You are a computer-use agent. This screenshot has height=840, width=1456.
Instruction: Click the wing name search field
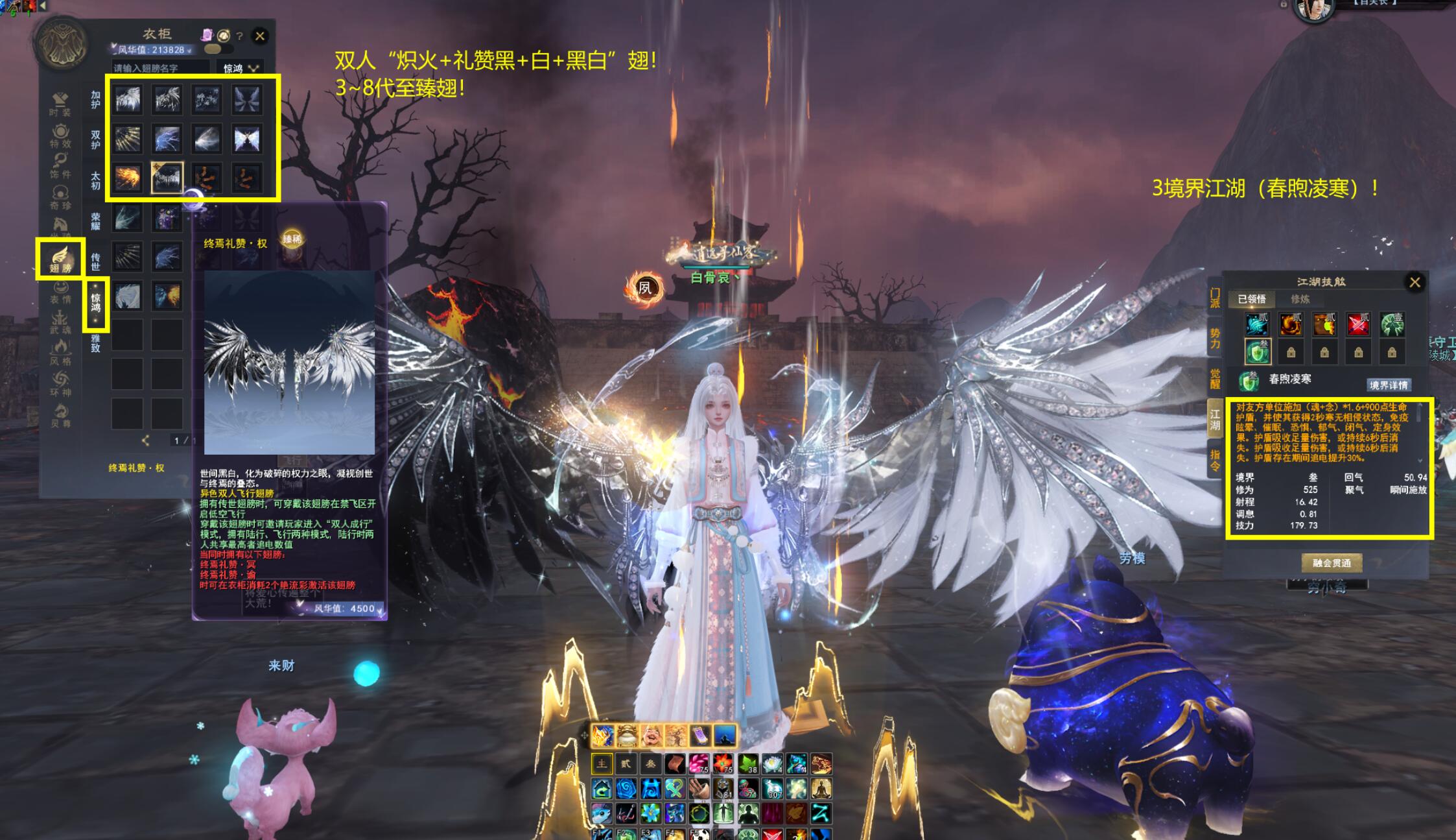pos(160,68)
